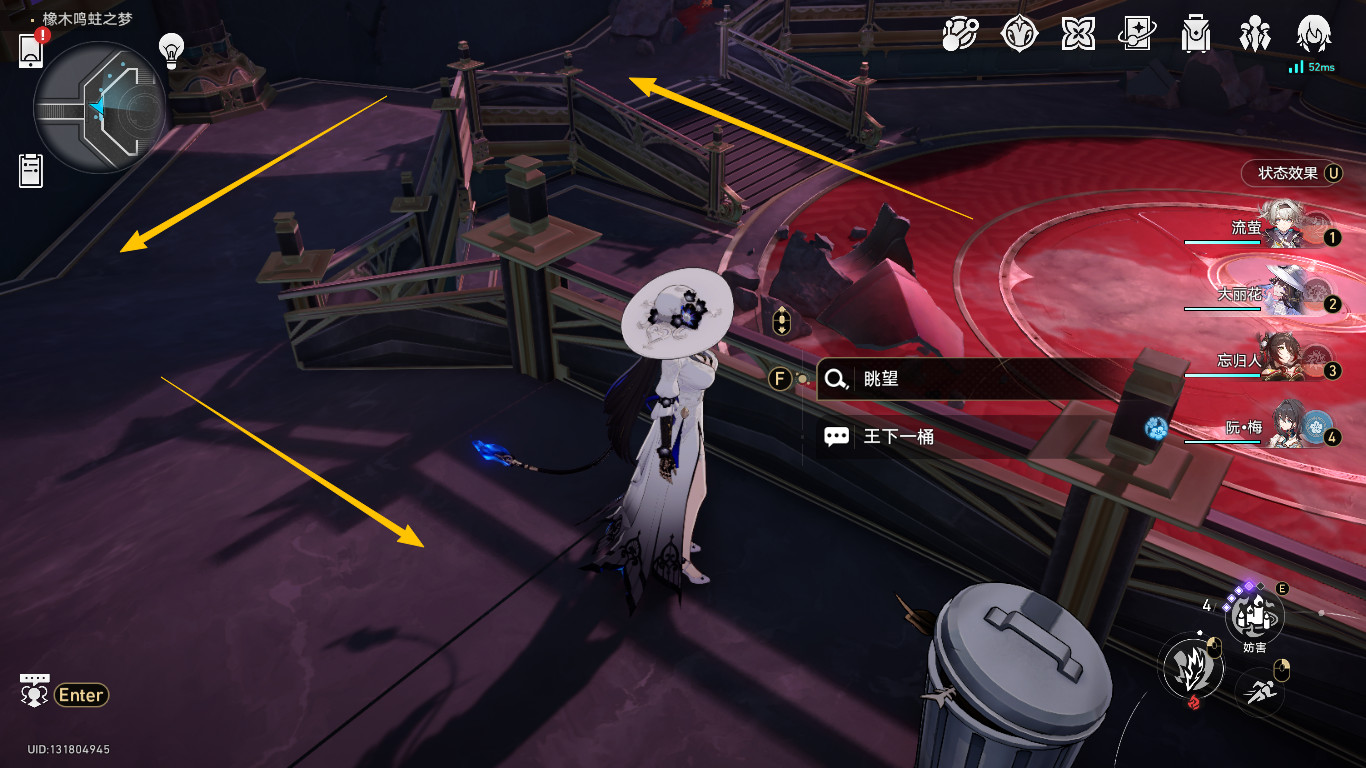The width and height of the screenshot is (1366, 768).
Task: Open the character head icon
Action: pyautogui.click(x=1312, y=35)
